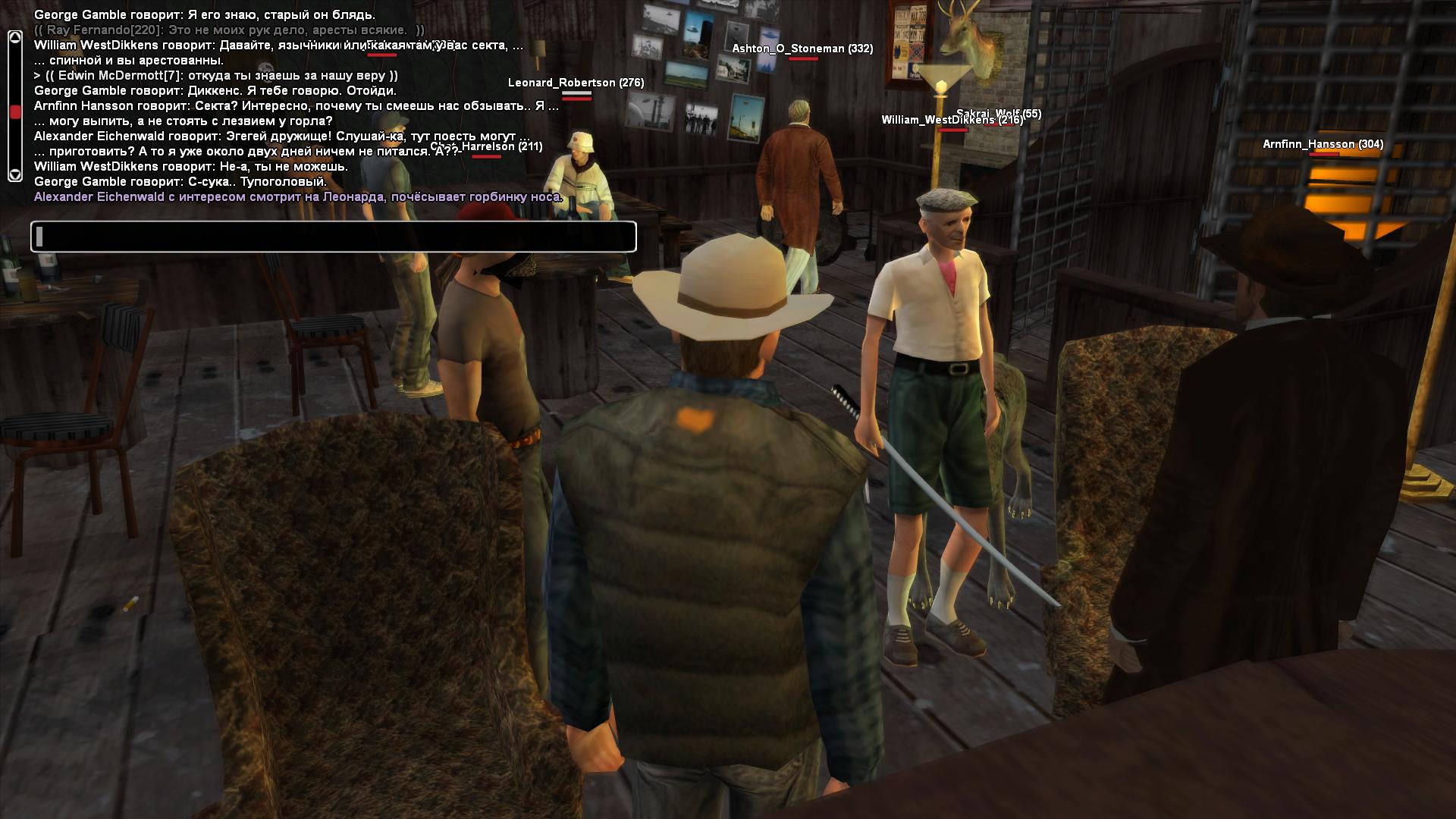Screen dimensions: 1456x819
Task: Click the chat scrollbar's down arrow
Action: (x=14, y=174)
